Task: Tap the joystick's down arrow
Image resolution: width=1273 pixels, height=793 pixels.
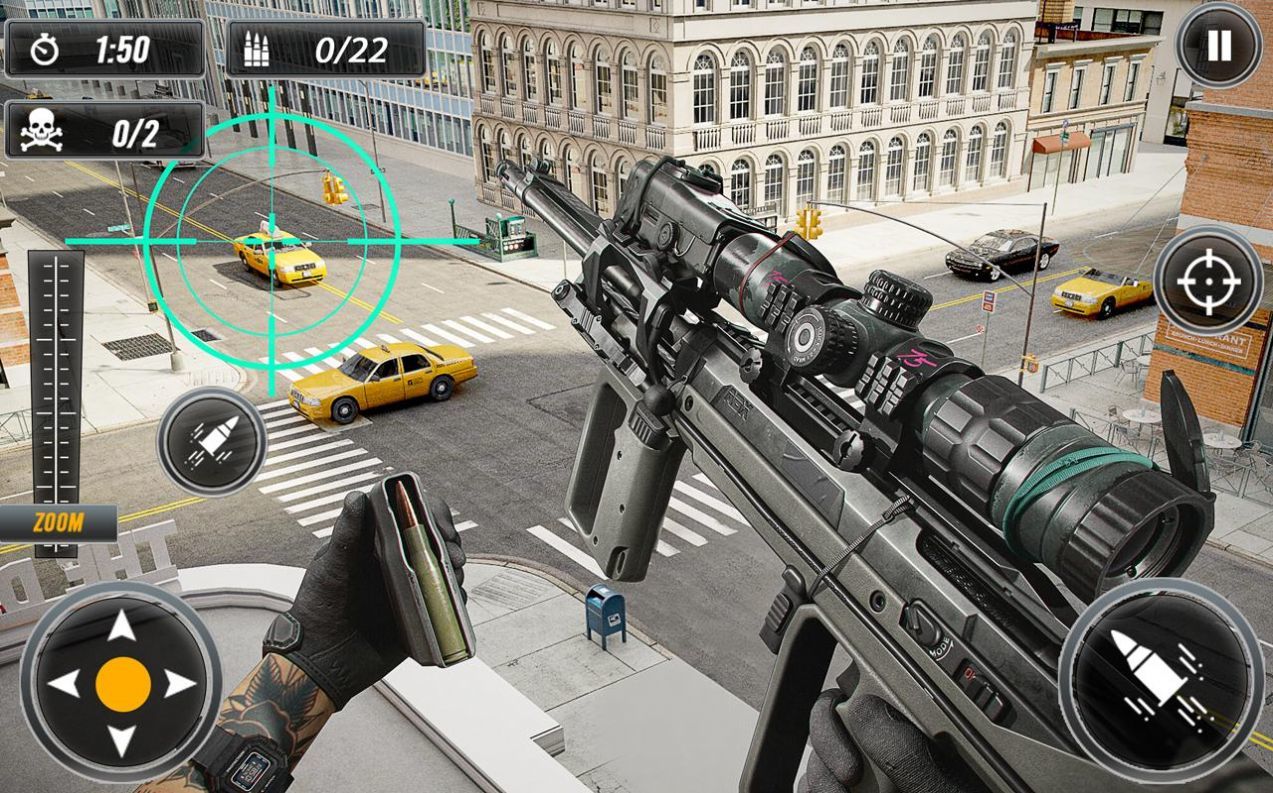Action: click(122, 741)
